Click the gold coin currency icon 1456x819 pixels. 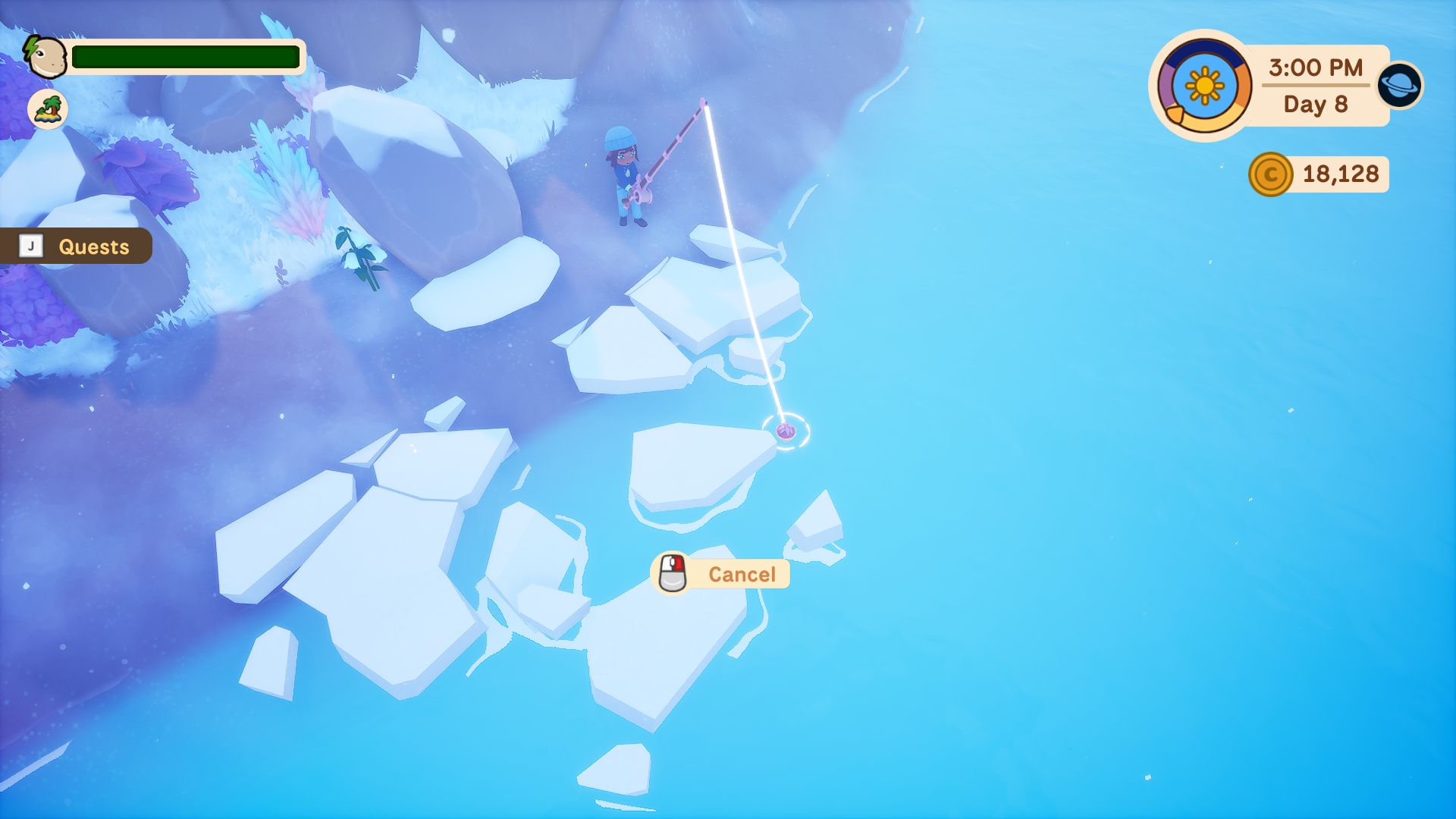tap(1270, 174)
